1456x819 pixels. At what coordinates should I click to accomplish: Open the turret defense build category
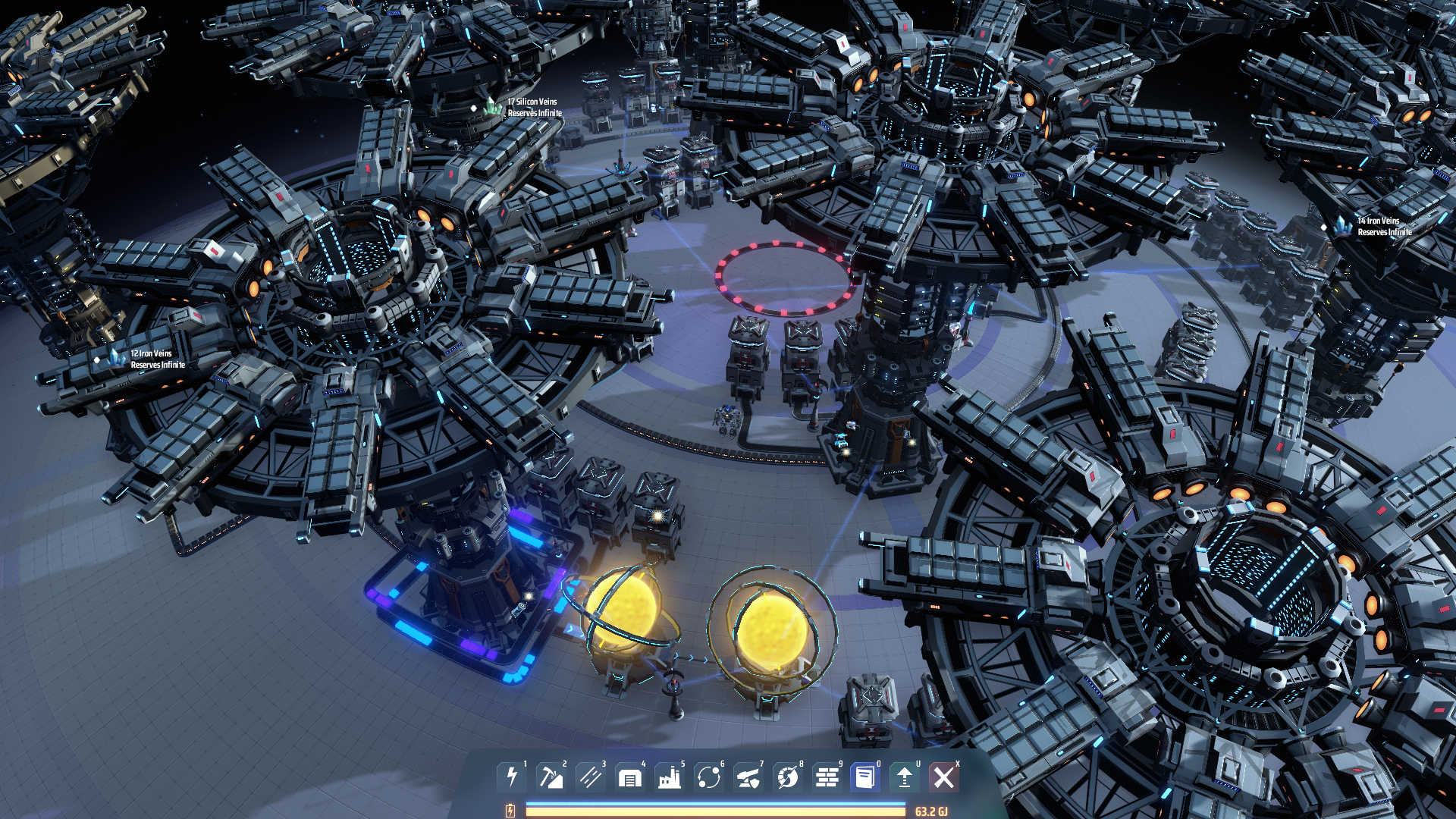(x=748, y=777)
